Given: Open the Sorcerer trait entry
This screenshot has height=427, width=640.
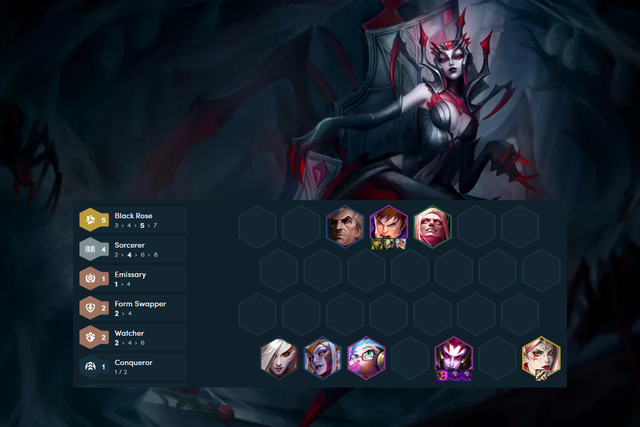Looking at the screenshot, I should pos(132,249).
